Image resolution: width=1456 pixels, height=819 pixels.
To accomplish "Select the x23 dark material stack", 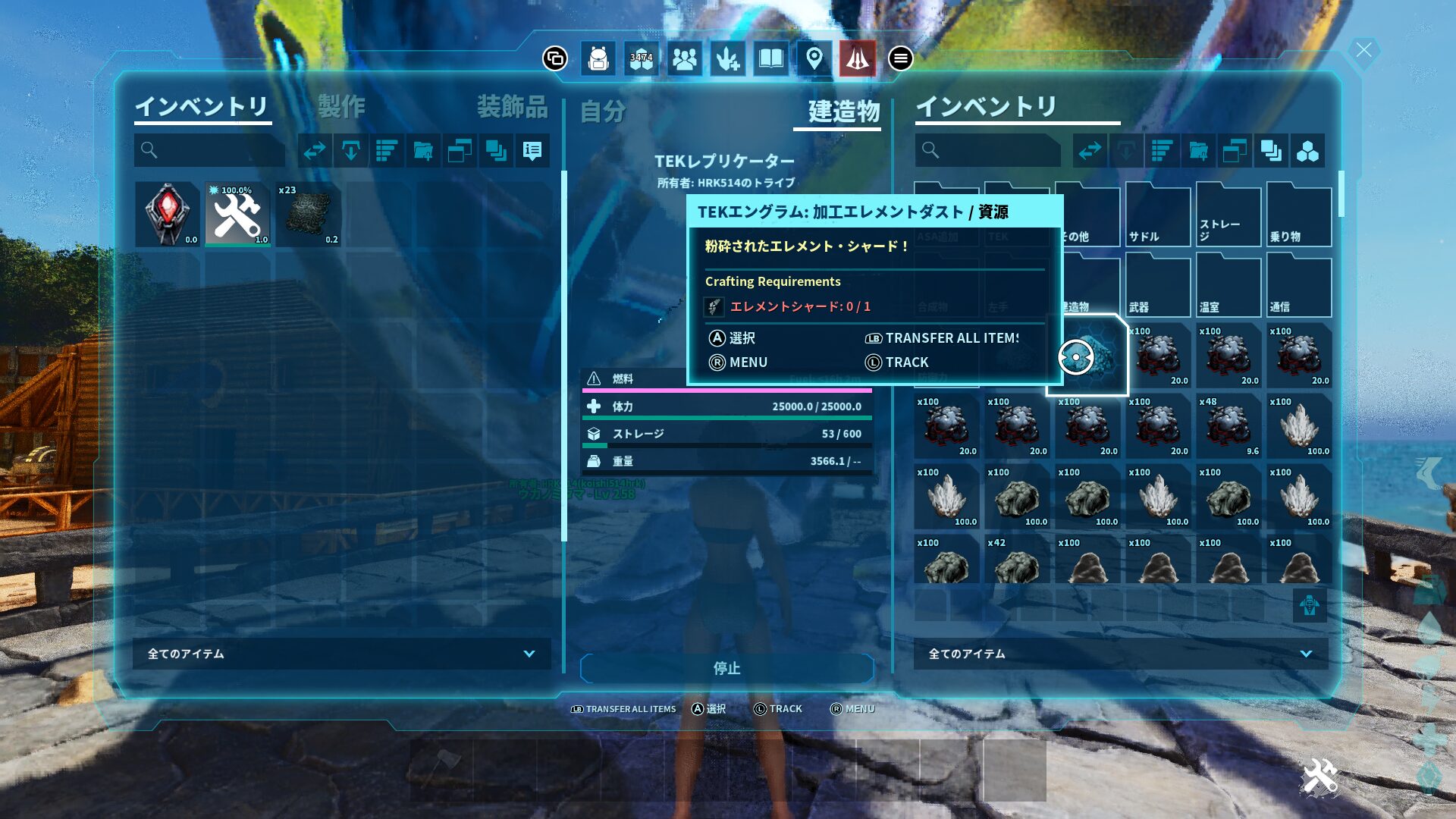I will (x=309, y=215).
